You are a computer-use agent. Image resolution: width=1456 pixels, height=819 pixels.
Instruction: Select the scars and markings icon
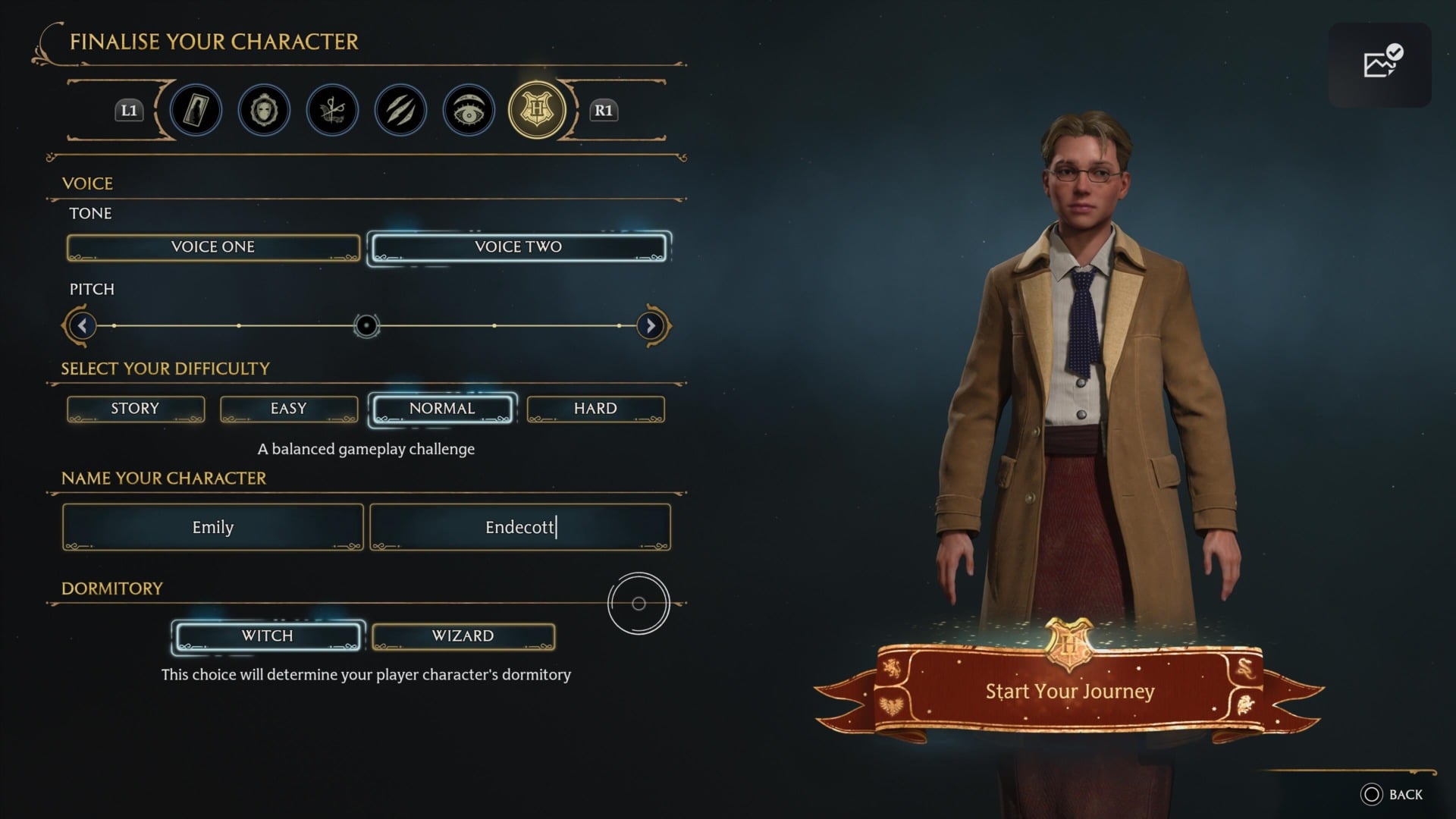point(400,110)
